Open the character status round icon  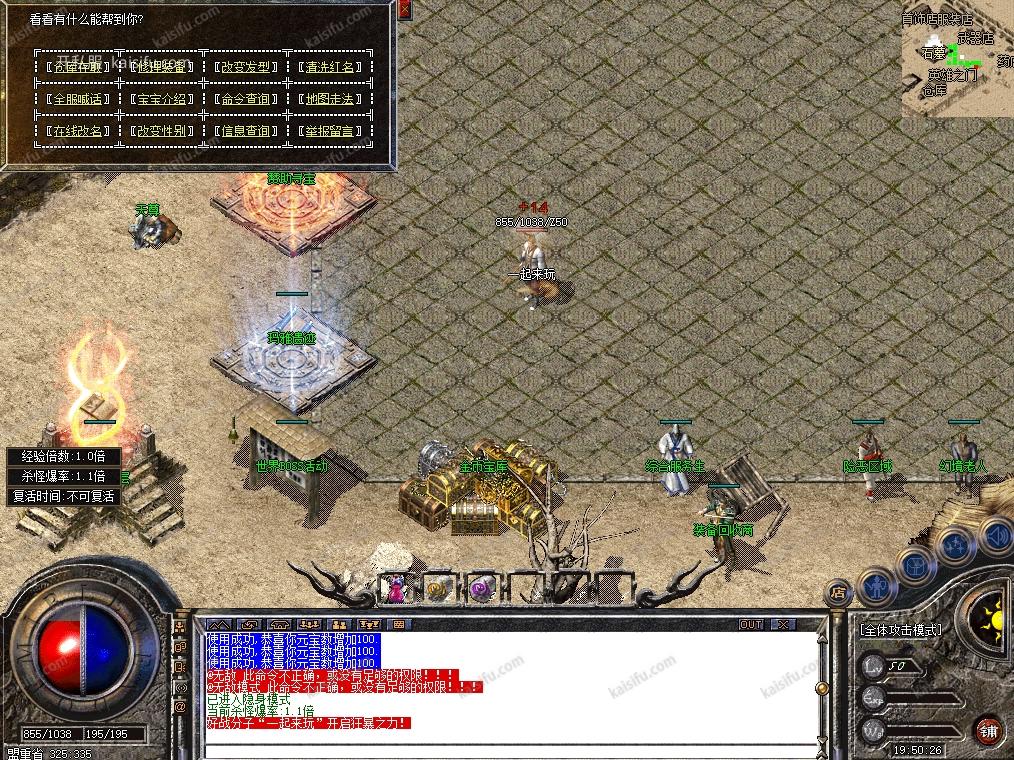878,585
